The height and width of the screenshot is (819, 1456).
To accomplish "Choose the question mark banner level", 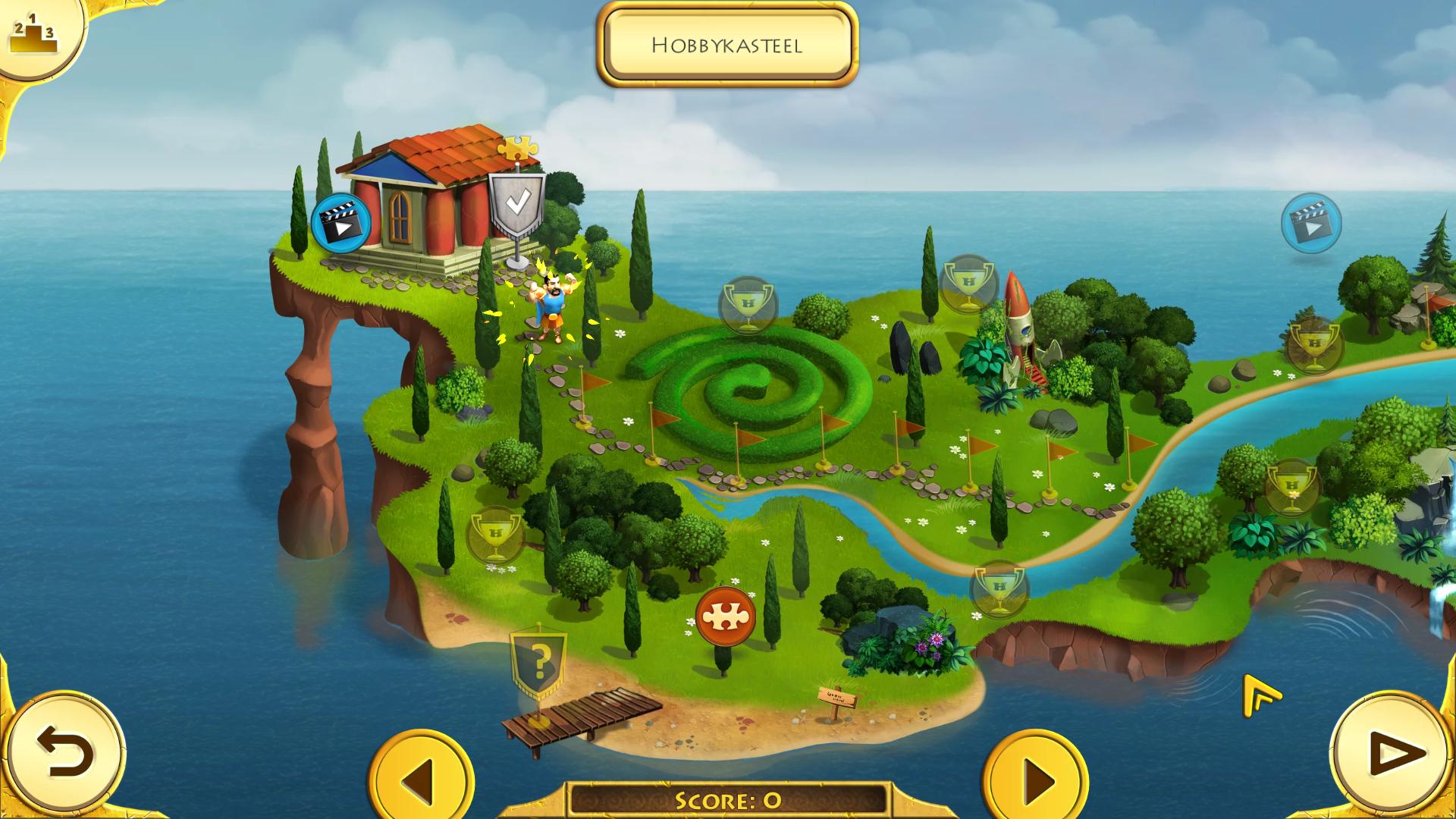I will point(538,662).
